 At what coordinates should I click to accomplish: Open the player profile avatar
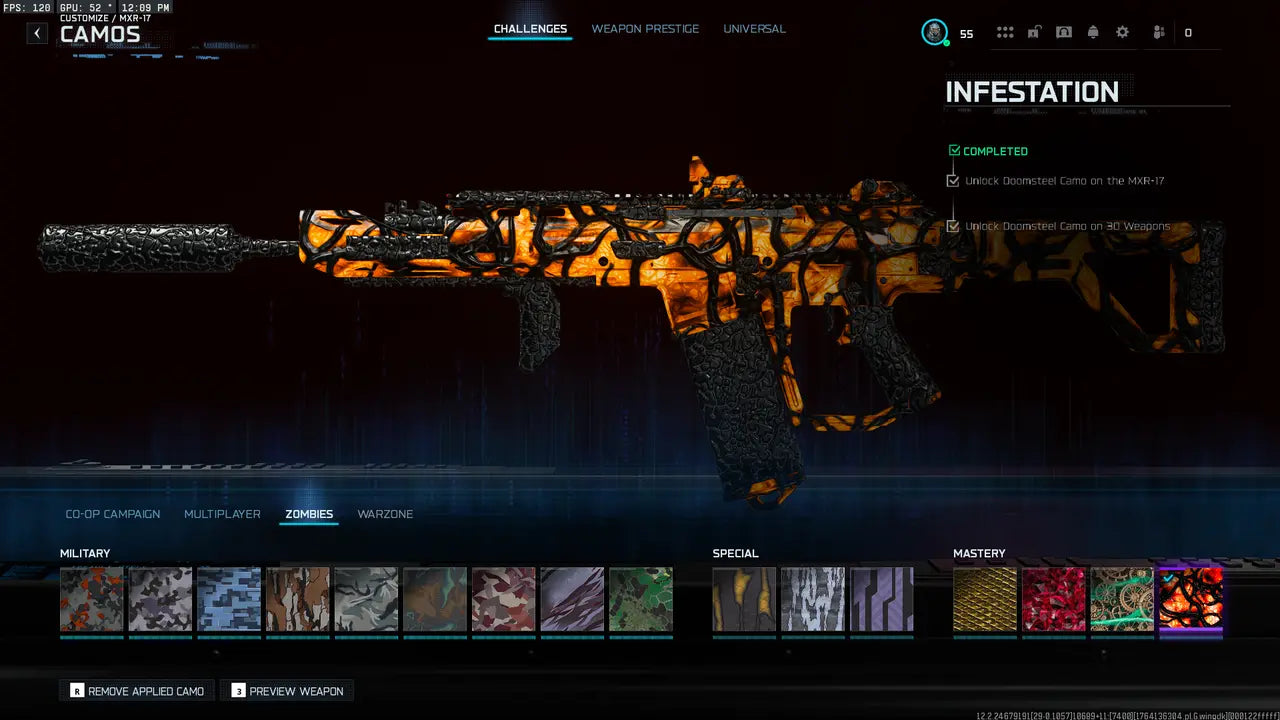(x=934, y=32)
